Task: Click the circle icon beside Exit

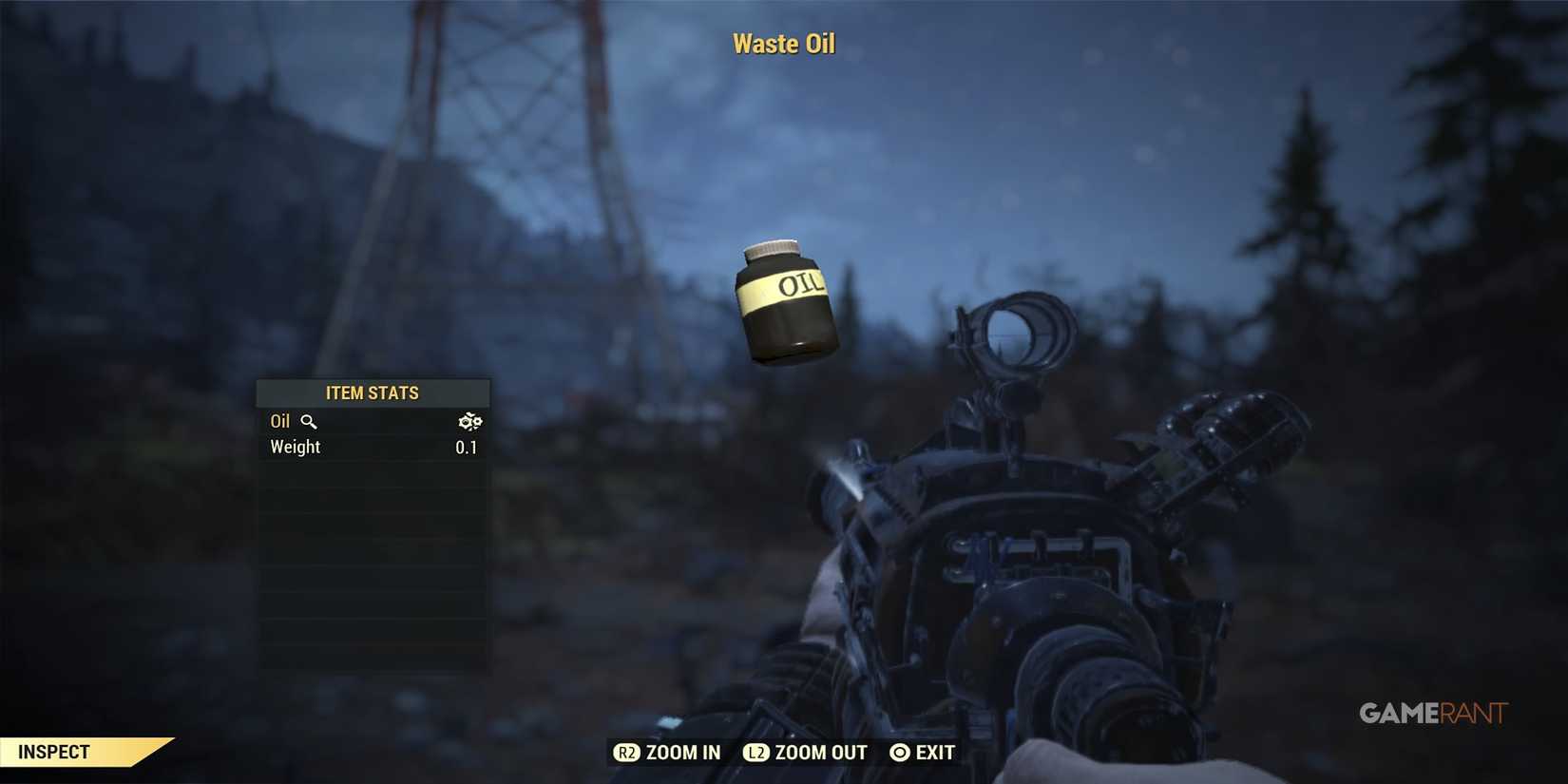Action: click(x=897, y=752)
